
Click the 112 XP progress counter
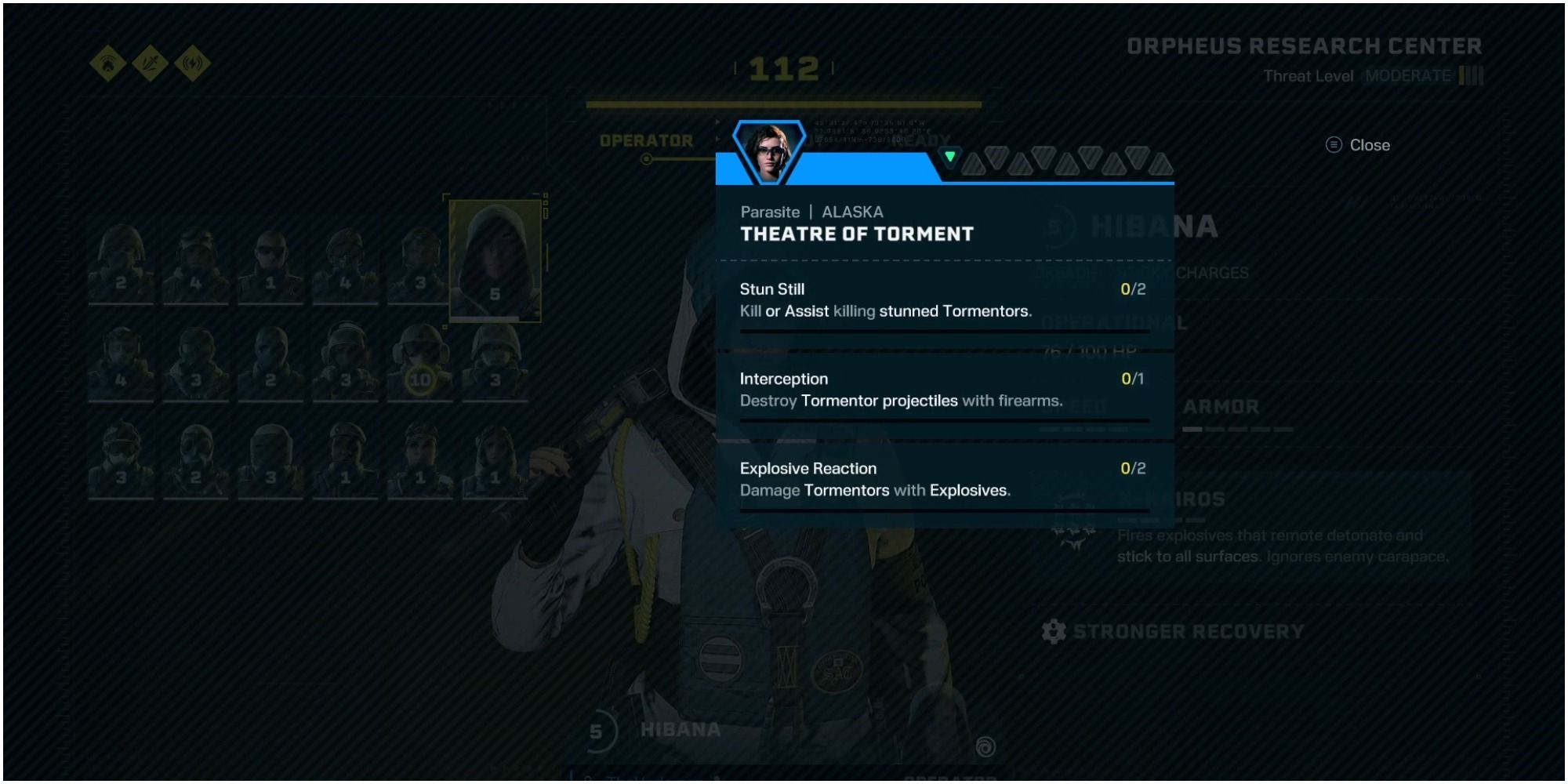[x=782, y=69]
